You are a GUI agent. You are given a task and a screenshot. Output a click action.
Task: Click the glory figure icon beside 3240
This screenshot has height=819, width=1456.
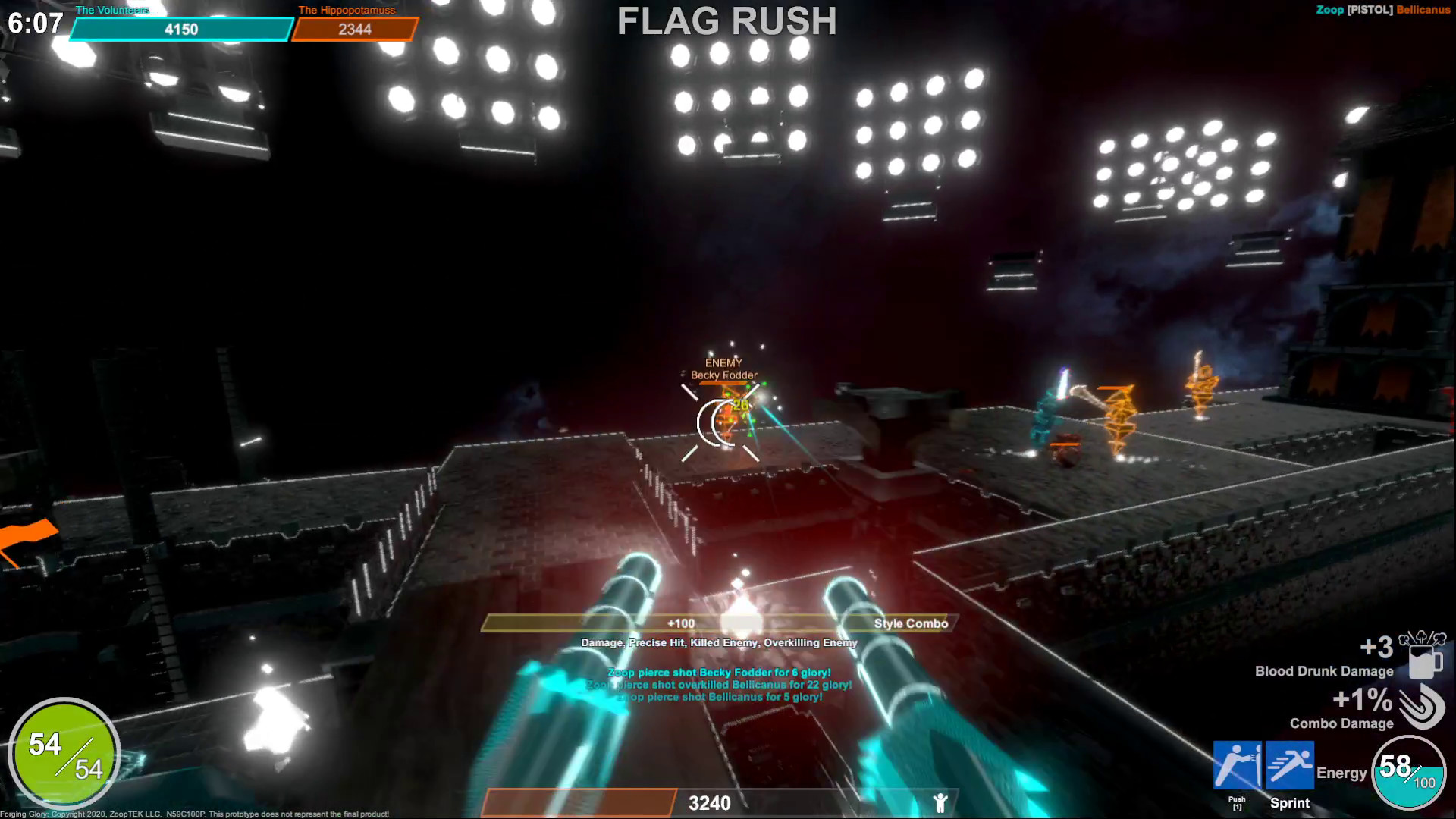click(940, 802)
